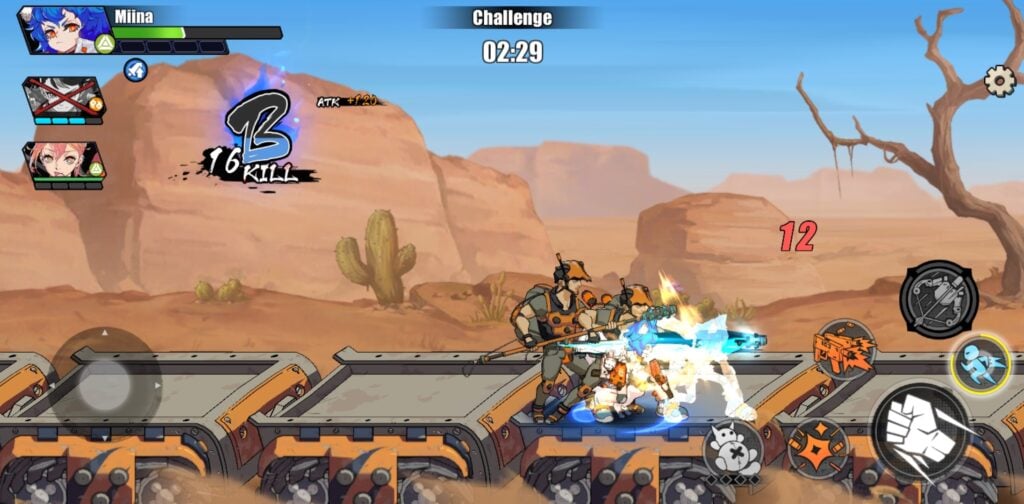Tap the fist basic attack button
The image size is (1024, 504).
pyautogui.click(x=922, y=431)
